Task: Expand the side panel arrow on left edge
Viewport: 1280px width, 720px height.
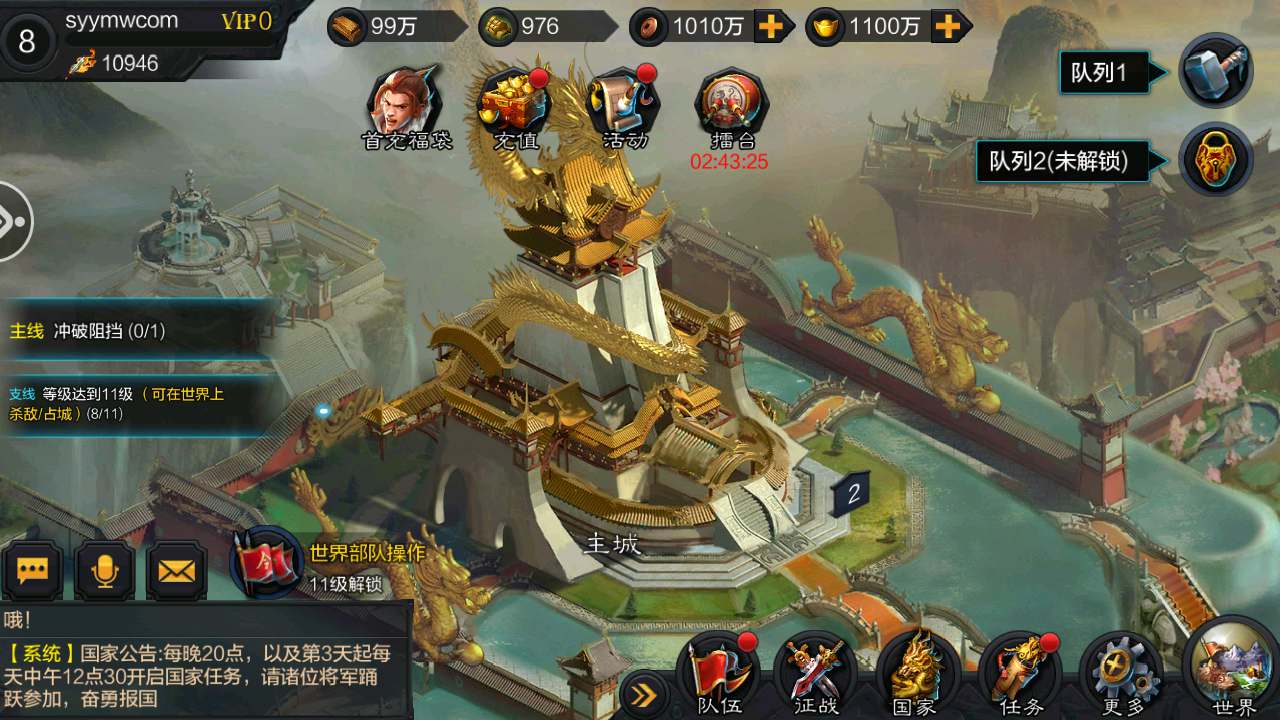Action: (x=12, y=221)
